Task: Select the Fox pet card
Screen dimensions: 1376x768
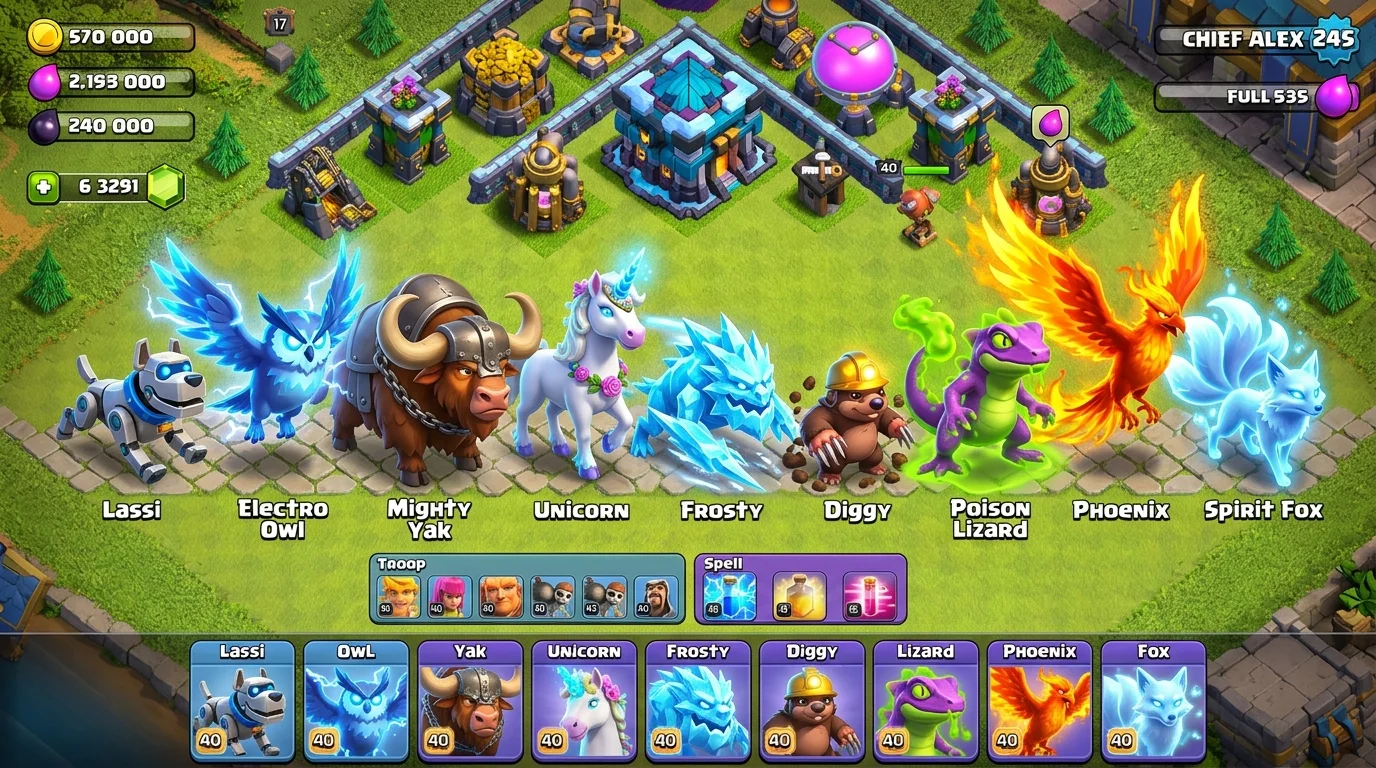Action: click(1154, 700)
